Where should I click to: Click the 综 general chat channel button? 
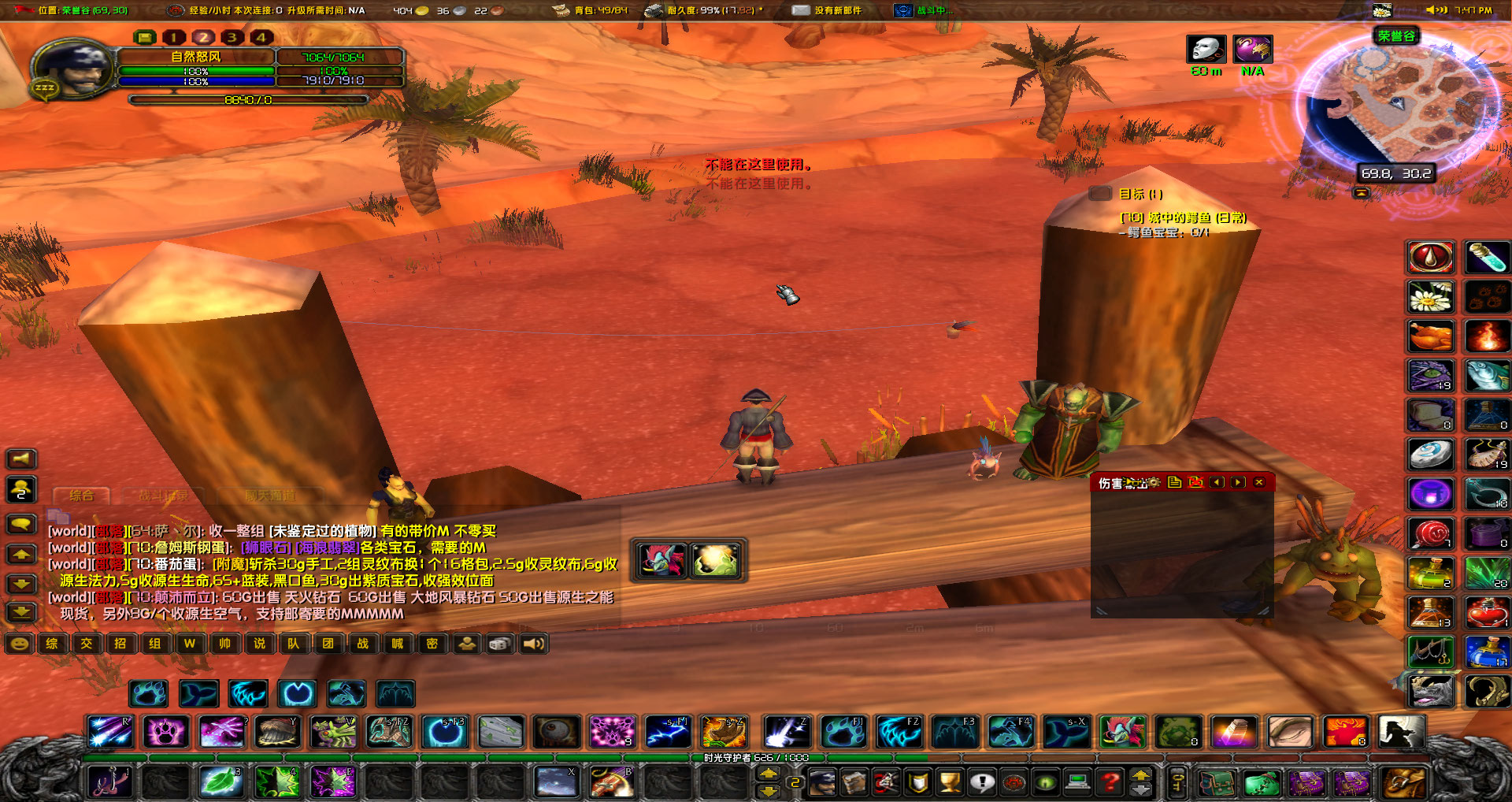(53, 644)
